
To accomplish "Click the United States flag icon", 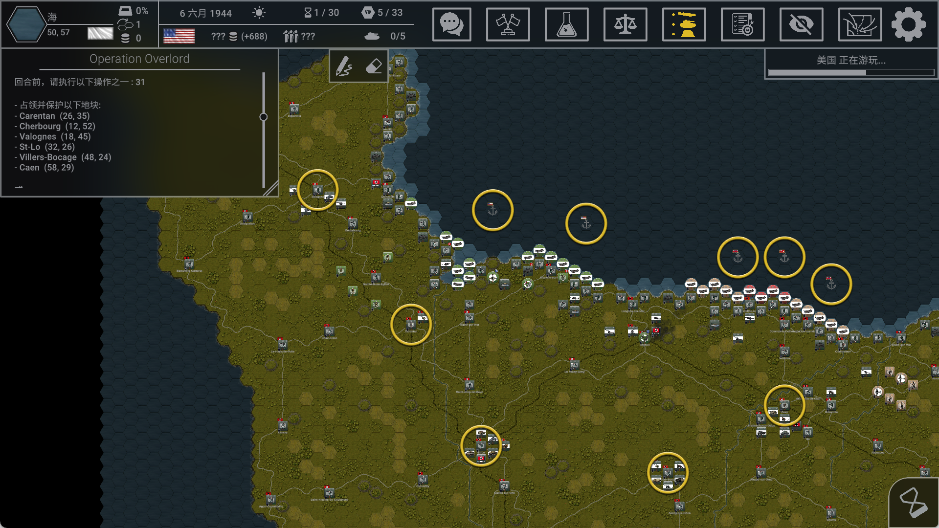I will (179, 36).
